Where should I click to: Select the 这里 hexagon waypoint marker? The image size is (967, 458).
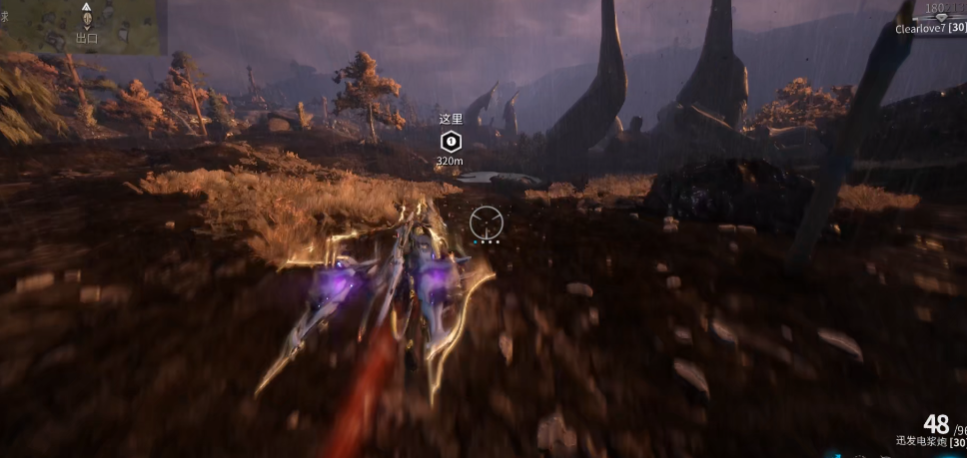[x=450, y=141]
